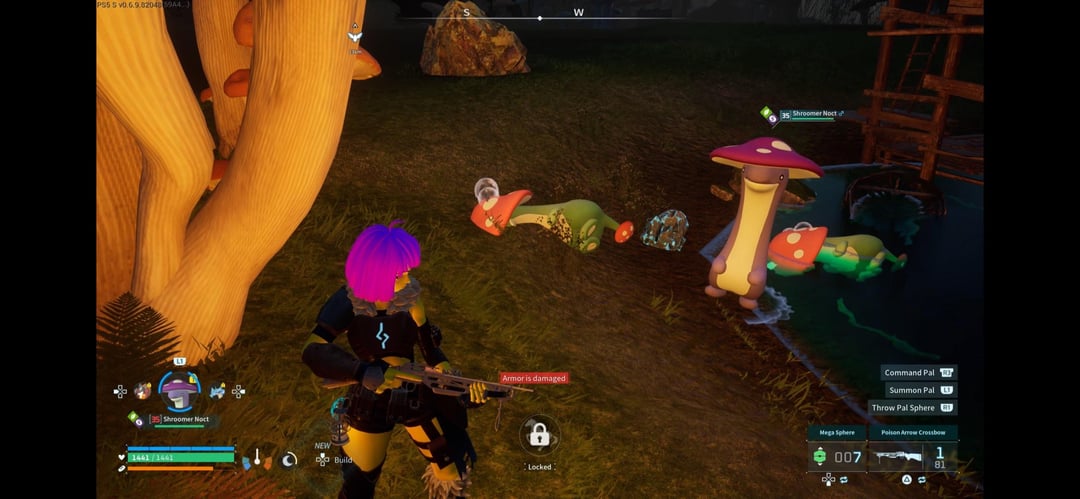Select the Poison Arrow Crossbow weapon slot

912,456
